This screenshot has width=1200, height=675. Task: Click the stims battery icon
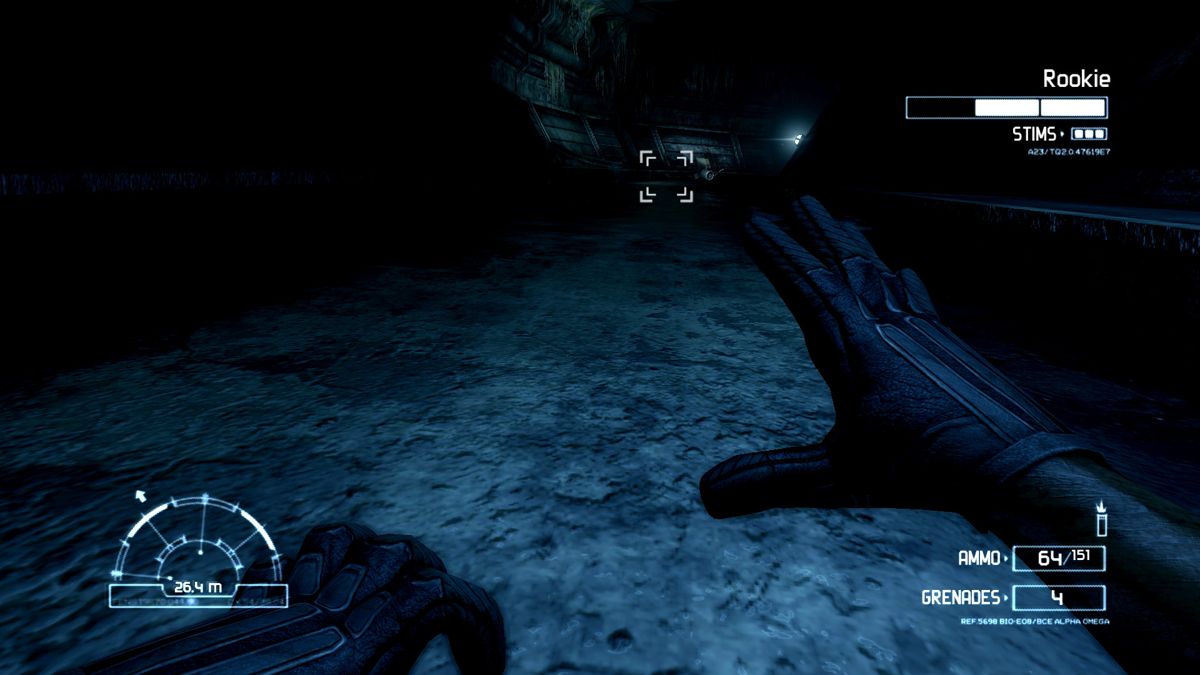[1089, 133]
